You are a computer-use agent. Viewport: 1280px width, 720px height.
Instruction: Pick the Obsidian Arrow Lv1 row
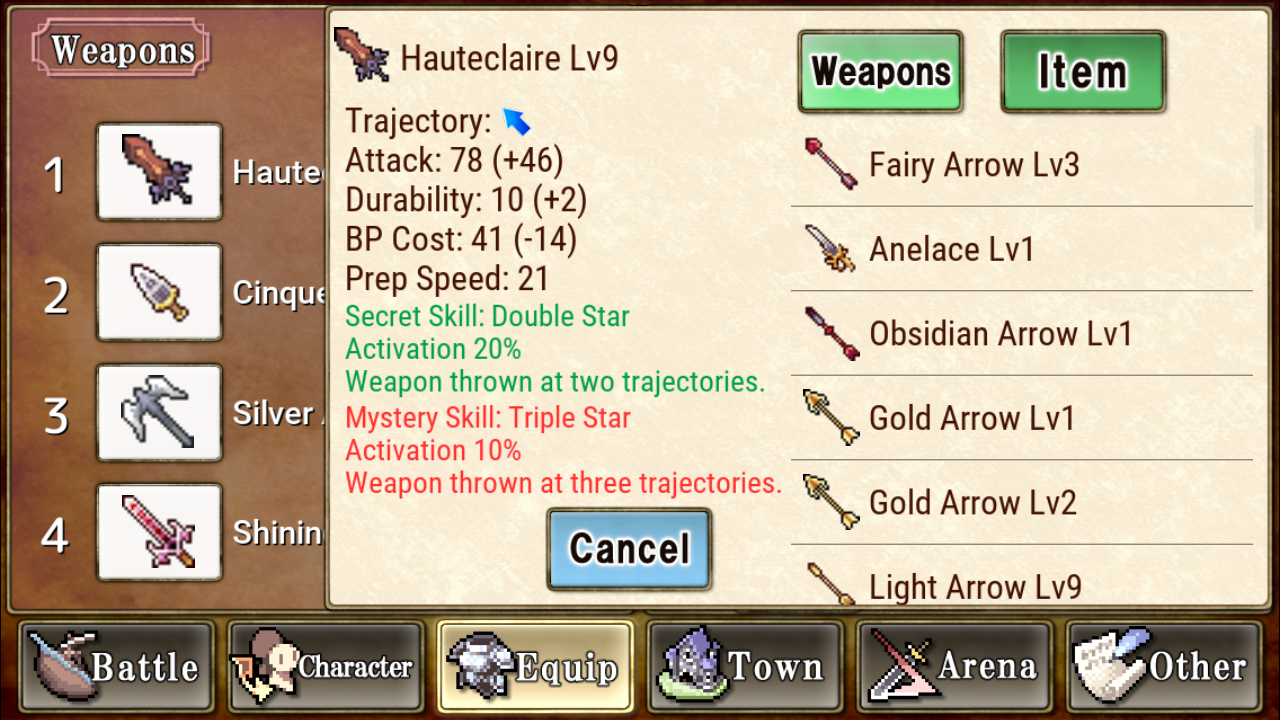pos(1020,333)
